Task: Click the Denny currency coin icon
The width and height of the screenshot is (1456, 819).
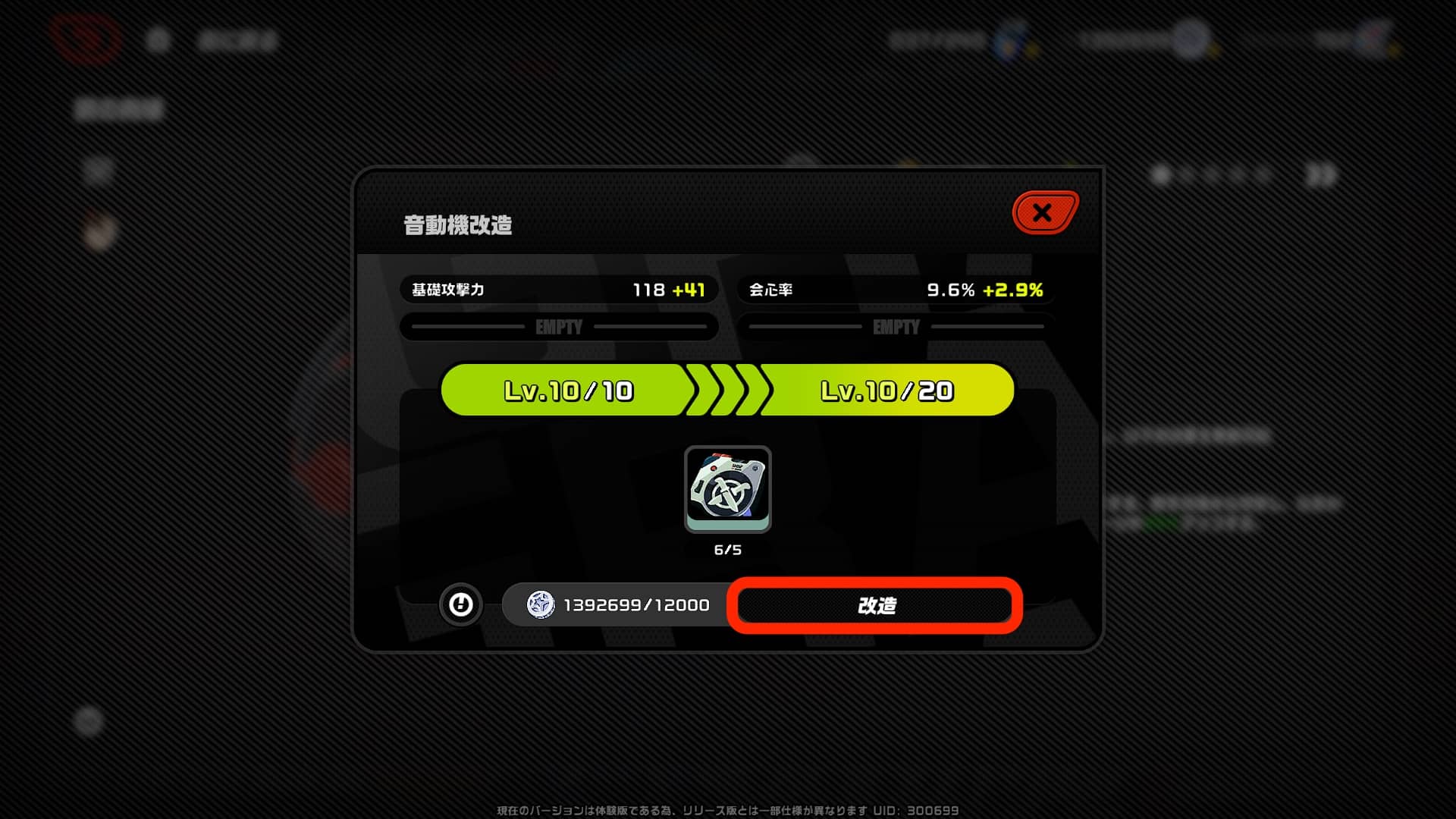Action: pyautogui.click(x=543, y=605)
